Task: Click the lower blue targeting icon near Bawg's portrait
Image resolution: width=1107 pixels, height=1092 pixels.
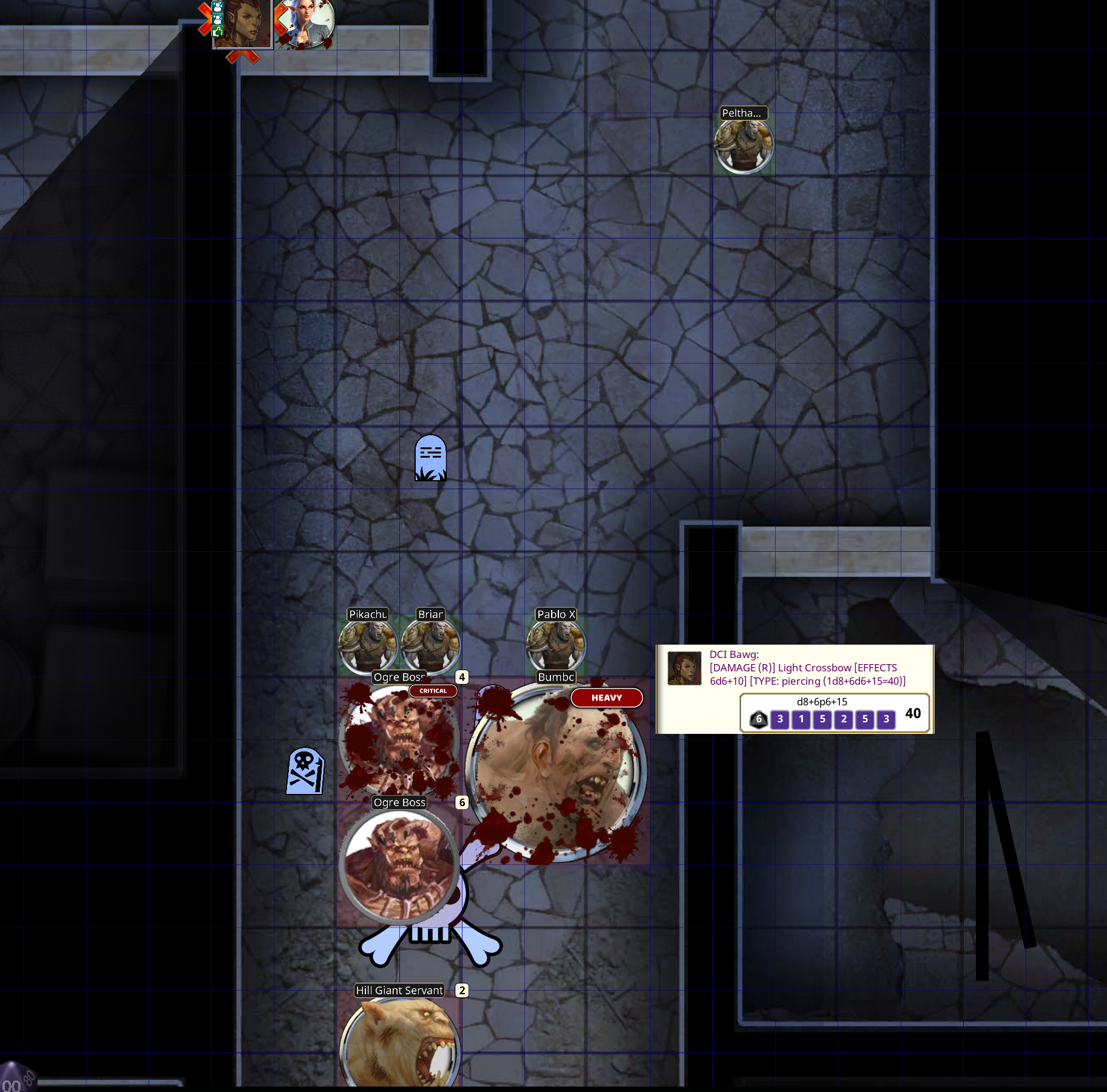Action: pyautogui.click(x=217, y=19)
